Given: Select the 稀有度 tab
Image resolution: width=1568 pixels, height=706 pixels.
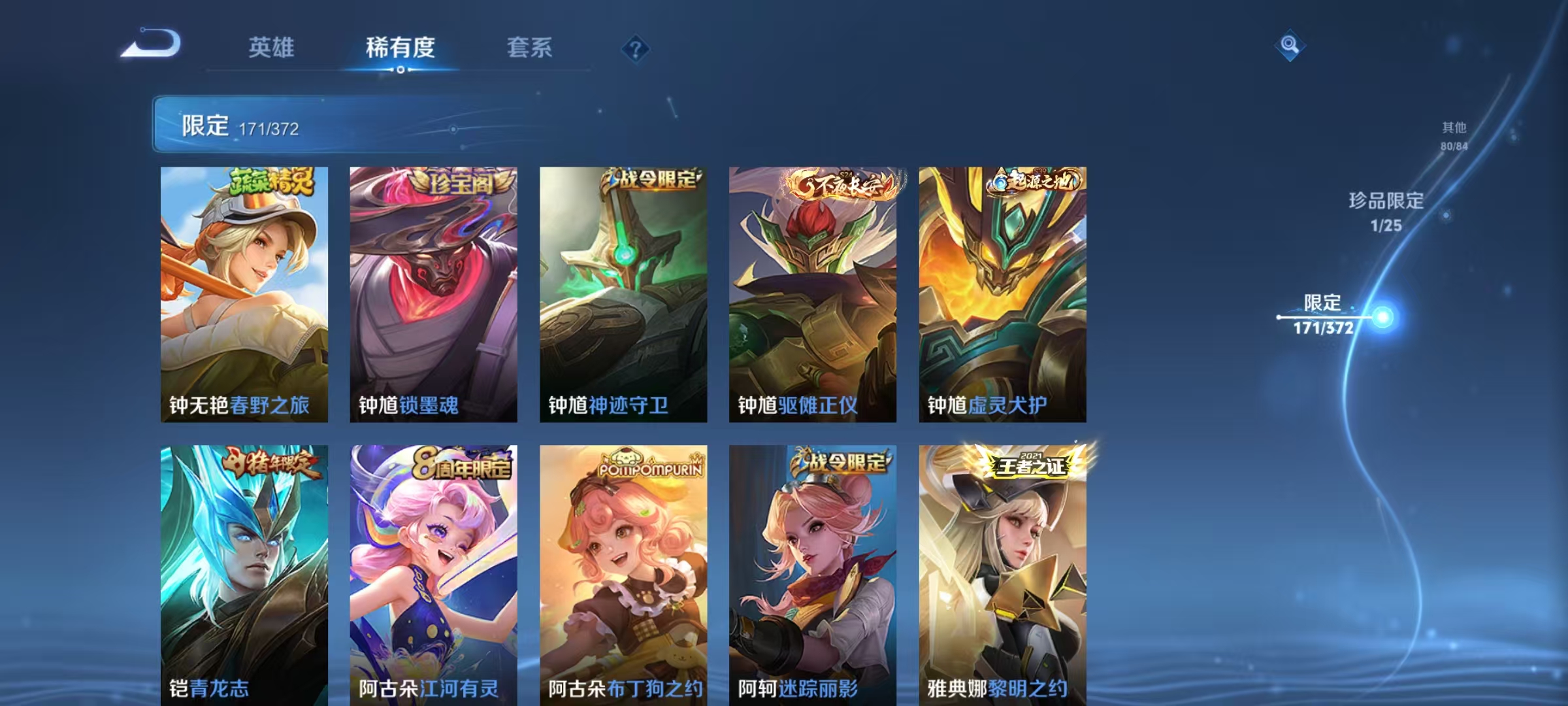Looking at the screenshot, I should (401, 48).
